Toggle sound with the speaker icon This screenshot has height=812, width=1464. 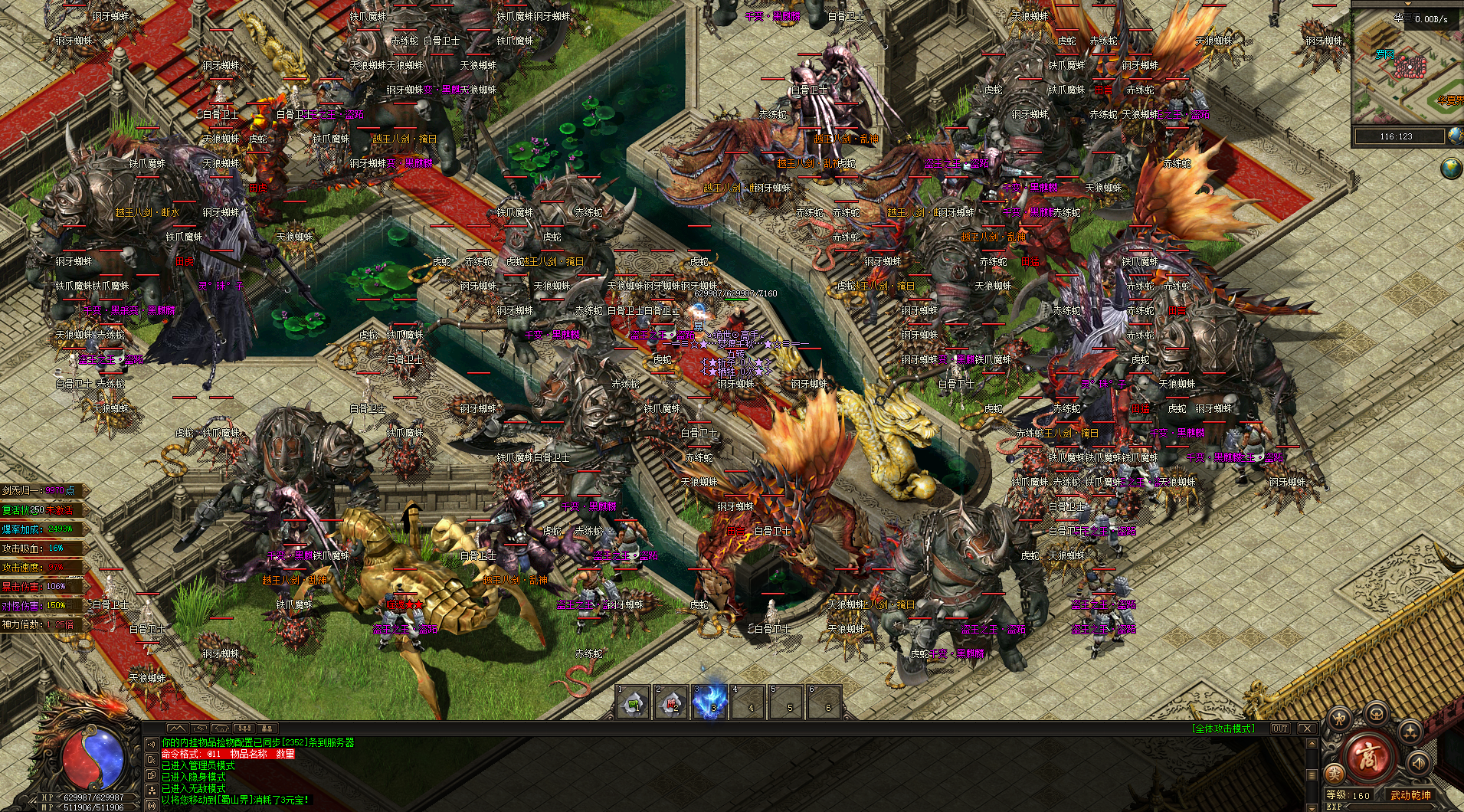click(1418, 763)
